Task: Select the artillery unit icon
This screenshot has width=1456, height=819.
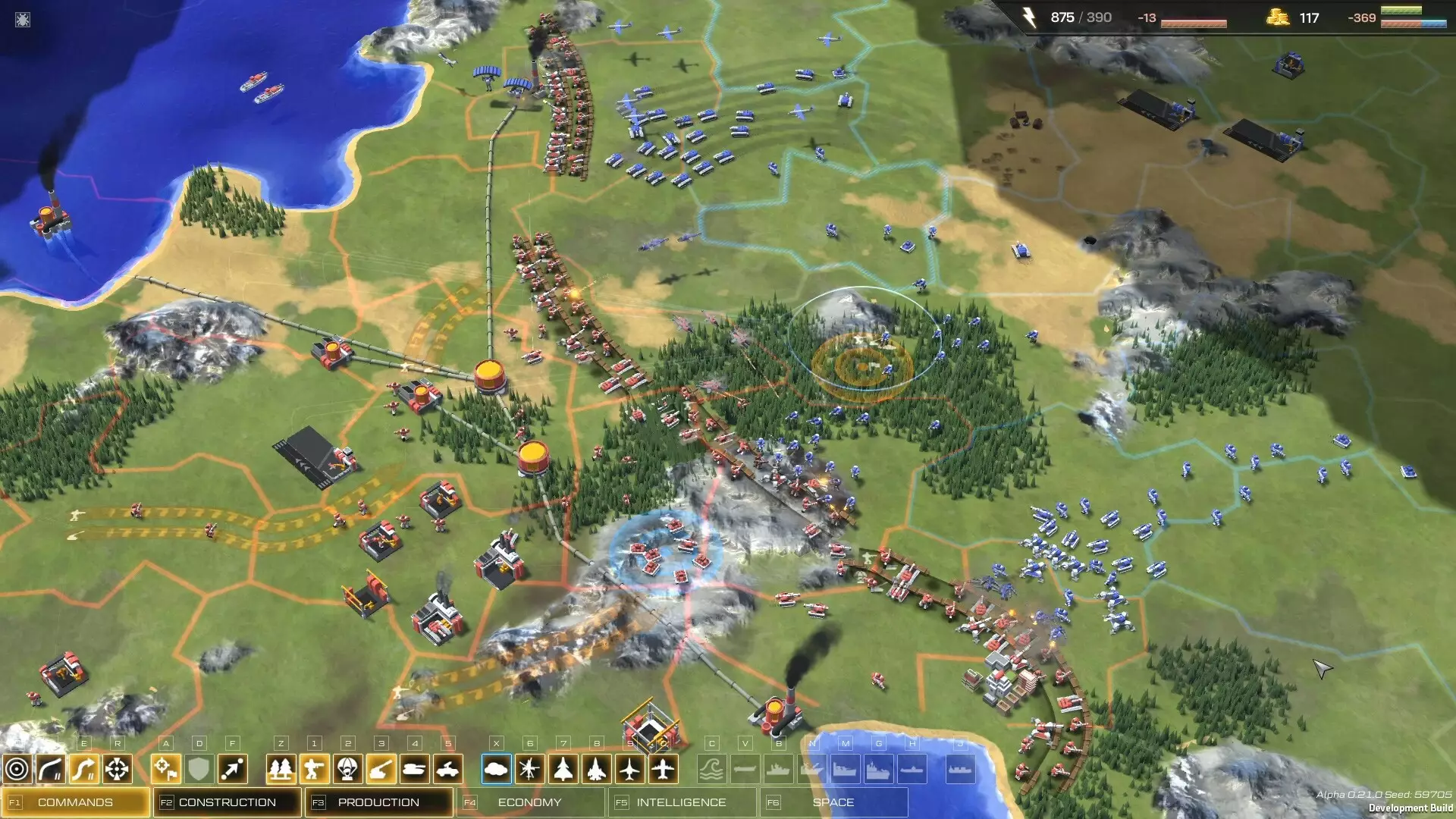Action: click(383, 769)
